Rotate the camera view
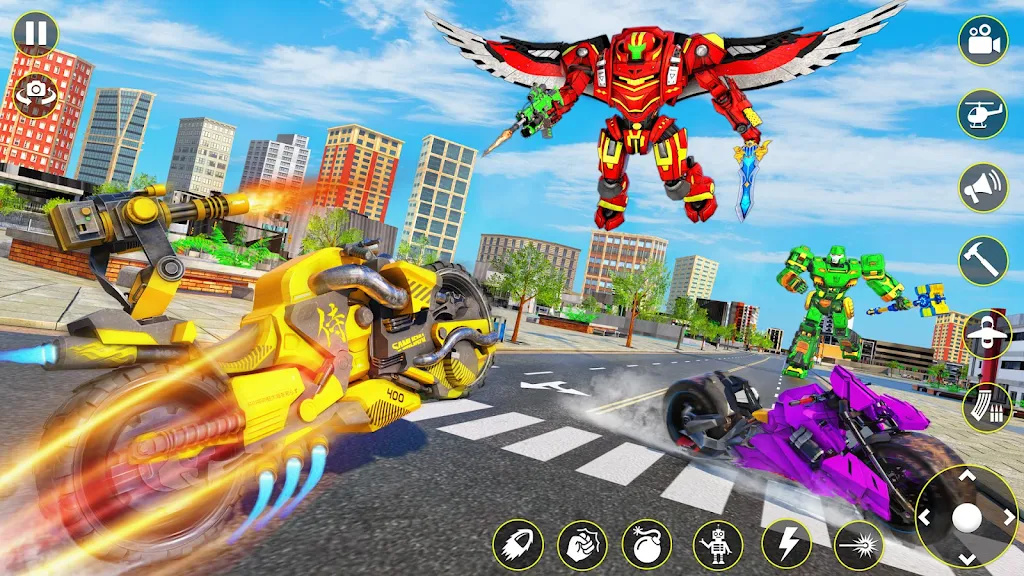1024x576 pixels. [x=35, y=93]
